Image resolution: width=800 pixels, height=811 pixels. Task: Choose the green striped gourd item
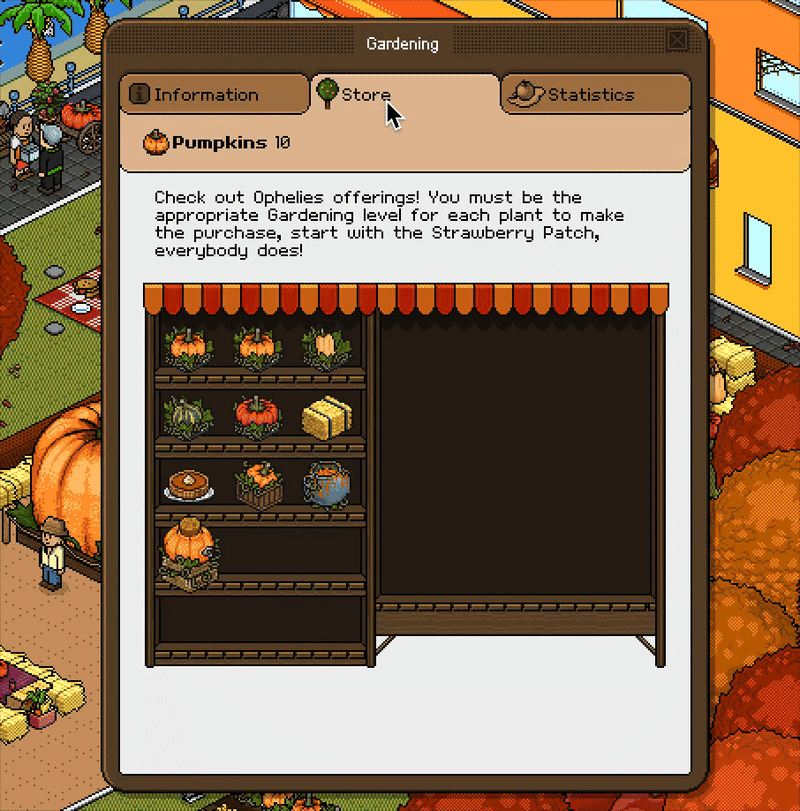coord(188,415)
